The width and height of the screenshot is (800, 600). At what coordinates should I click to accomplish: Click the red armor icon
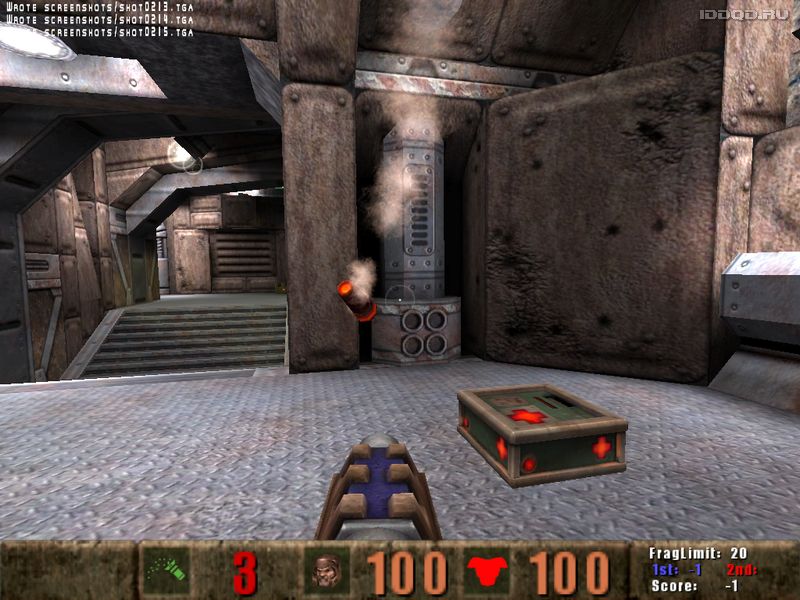(x=487, y=572)
